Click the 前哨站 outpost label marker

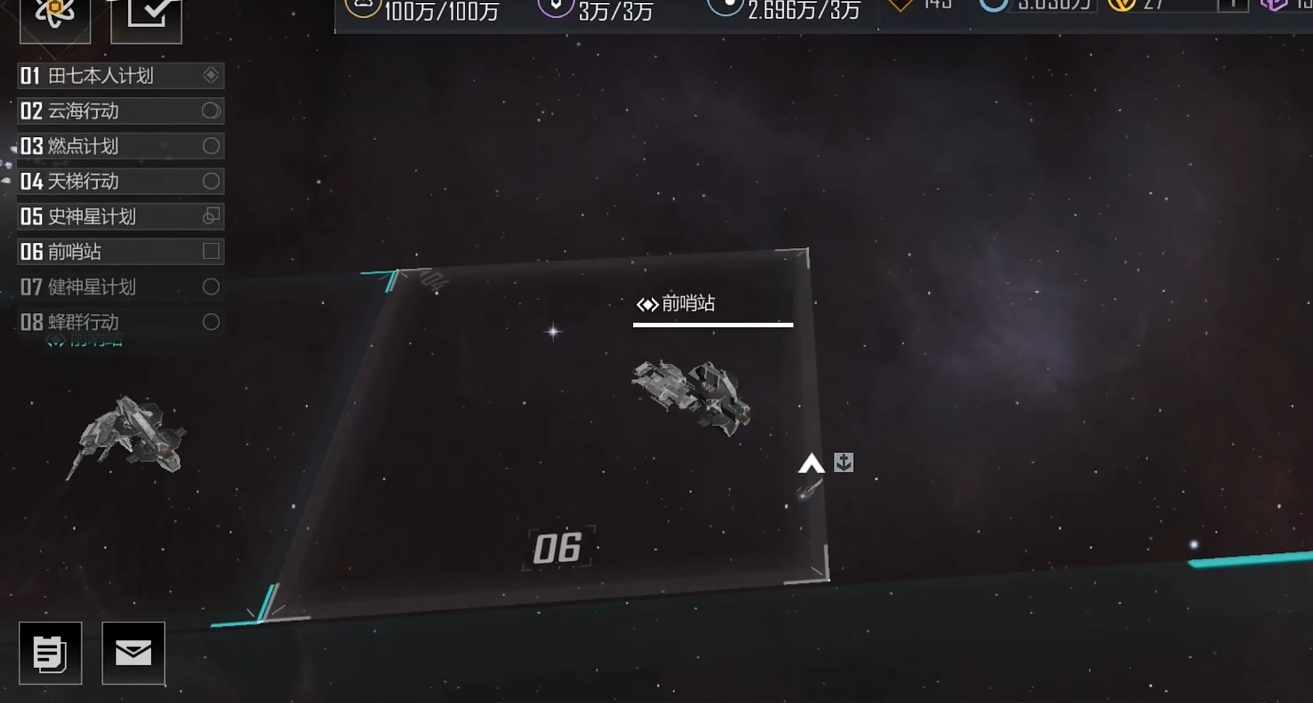(678, 304)
